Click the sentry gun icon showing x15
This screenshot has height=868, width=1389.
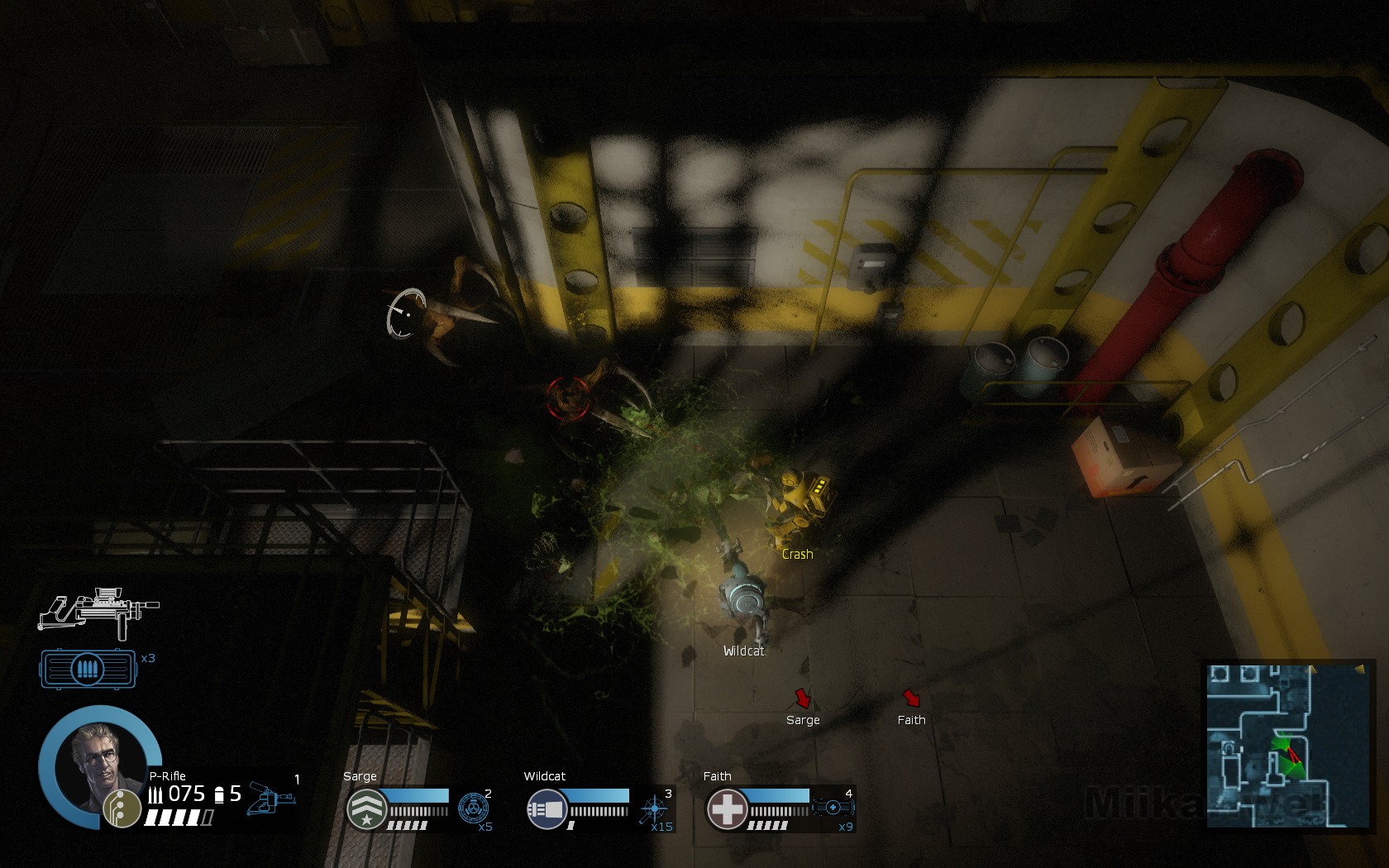point(655,807)
